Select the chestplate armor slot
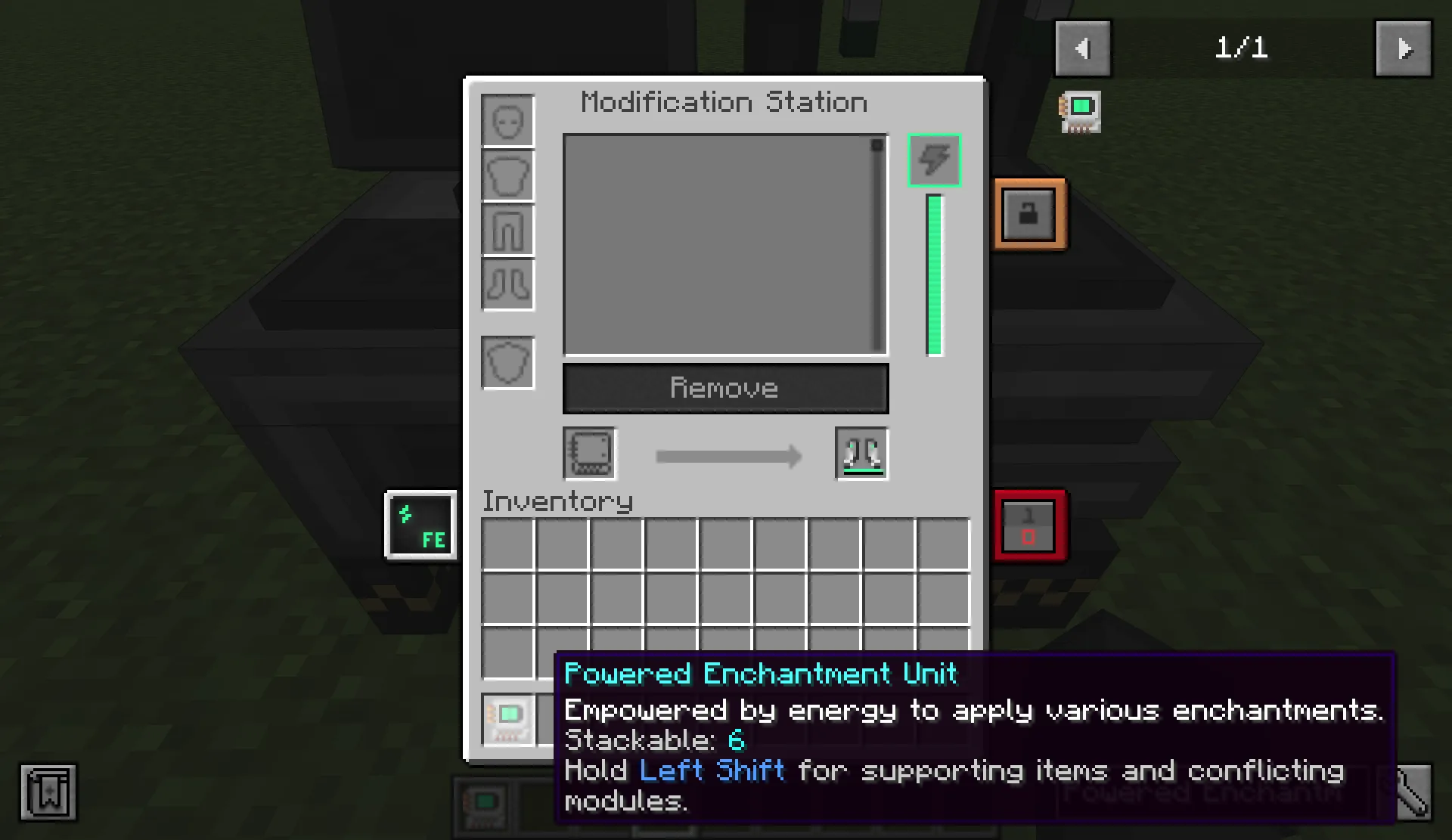Viewport: 1452px width, 840px height. point(507,175)
